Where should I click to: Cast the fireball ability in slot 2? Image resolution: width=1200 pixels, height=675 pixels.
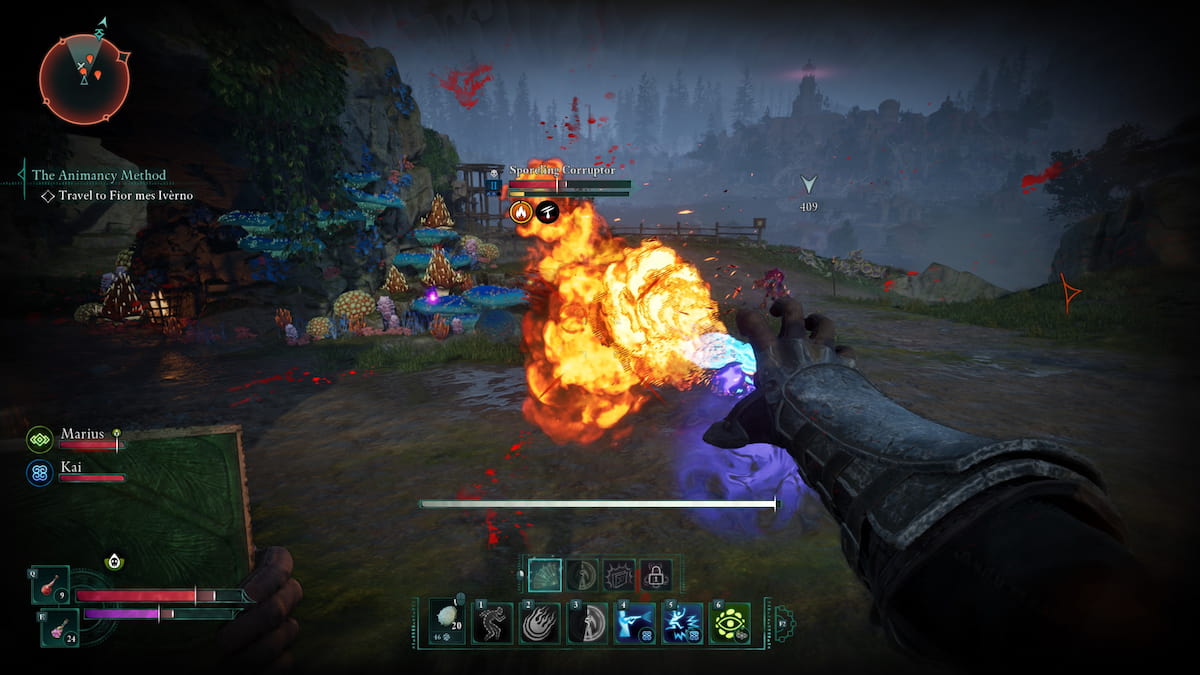[x=540, y=623]
